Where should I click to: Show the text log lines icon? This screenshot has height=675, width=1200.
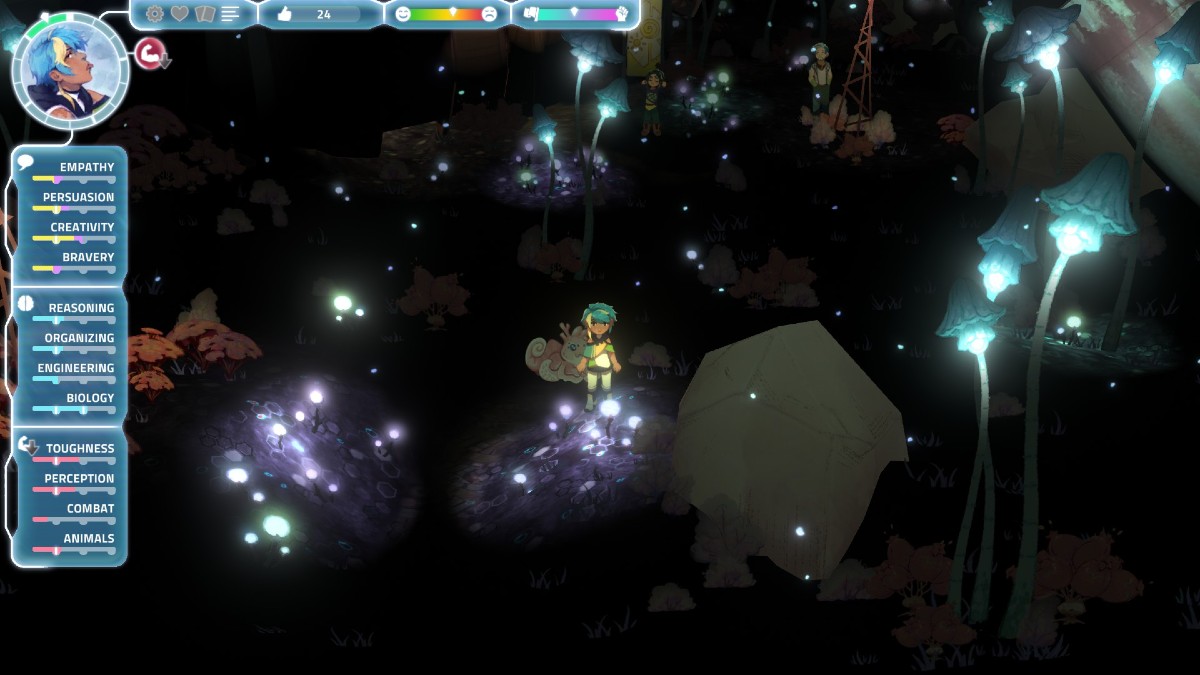pos(231,14)
